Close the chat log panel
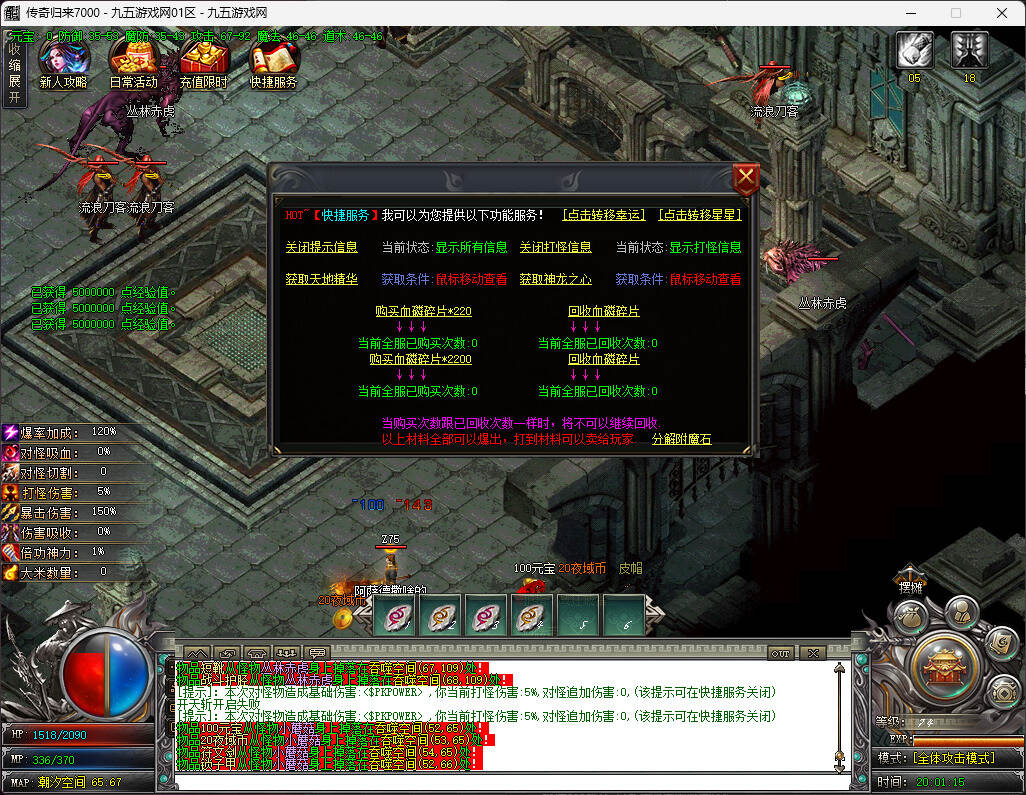The width and height of the screenshot is (1026, 795). click(812, 653)
